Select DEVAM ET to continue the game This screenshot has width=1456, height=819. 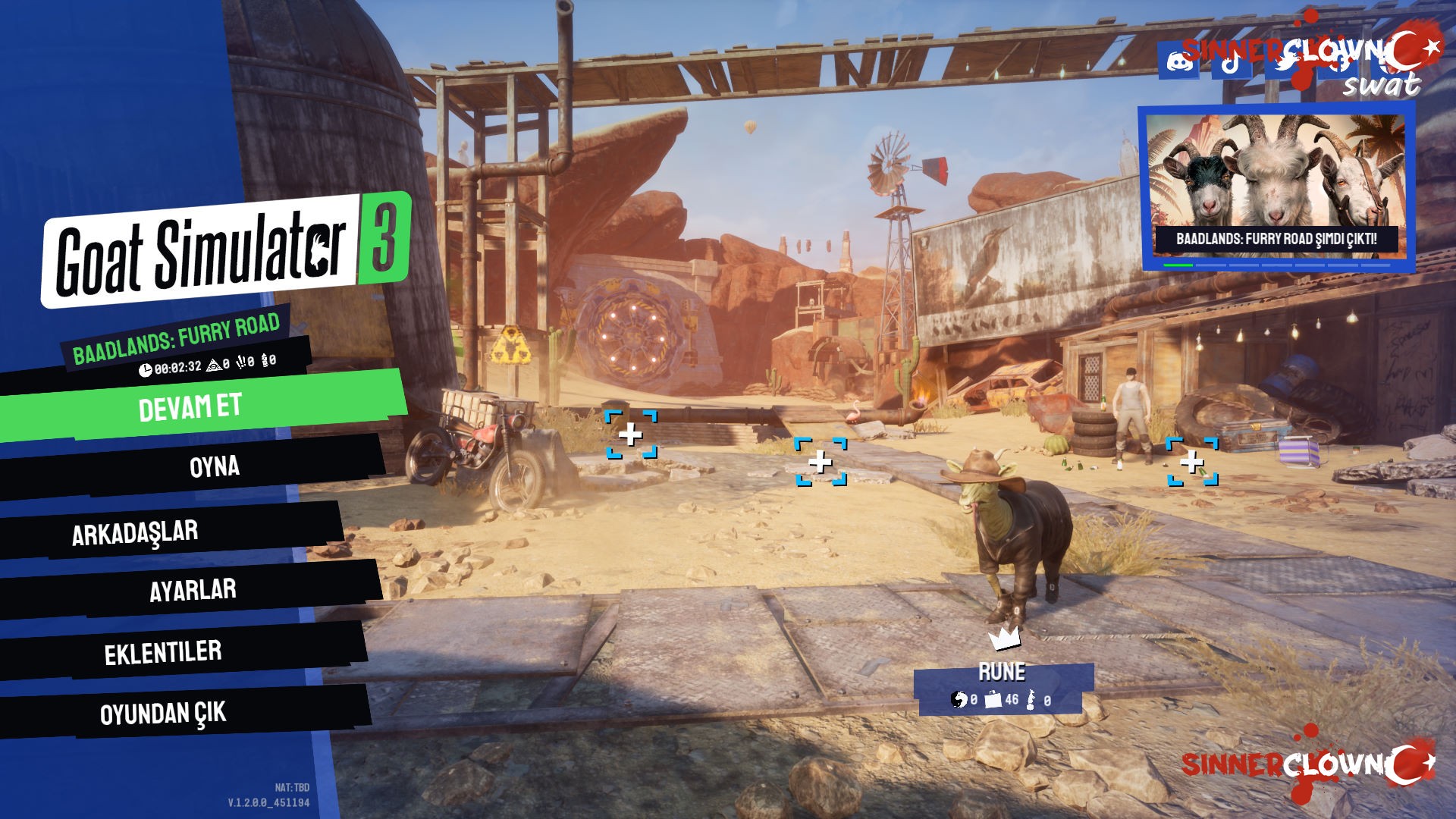pos(191,406)
